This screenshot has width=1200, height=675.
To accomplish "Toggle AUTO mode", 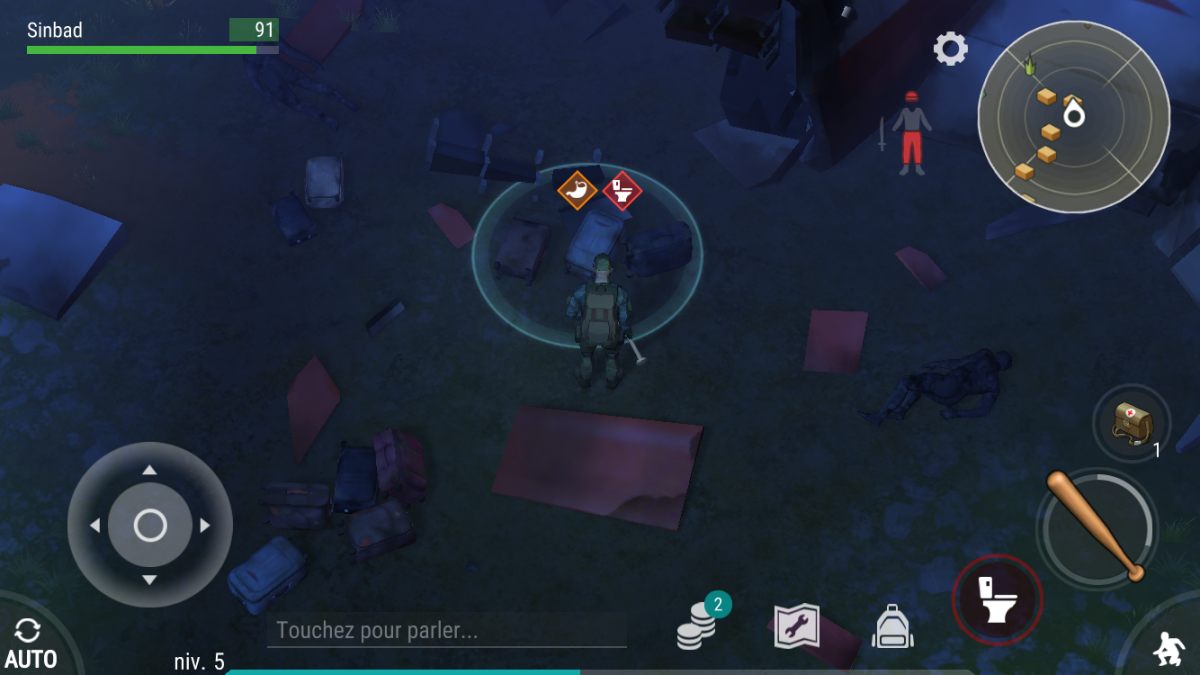I will [29, 643].
